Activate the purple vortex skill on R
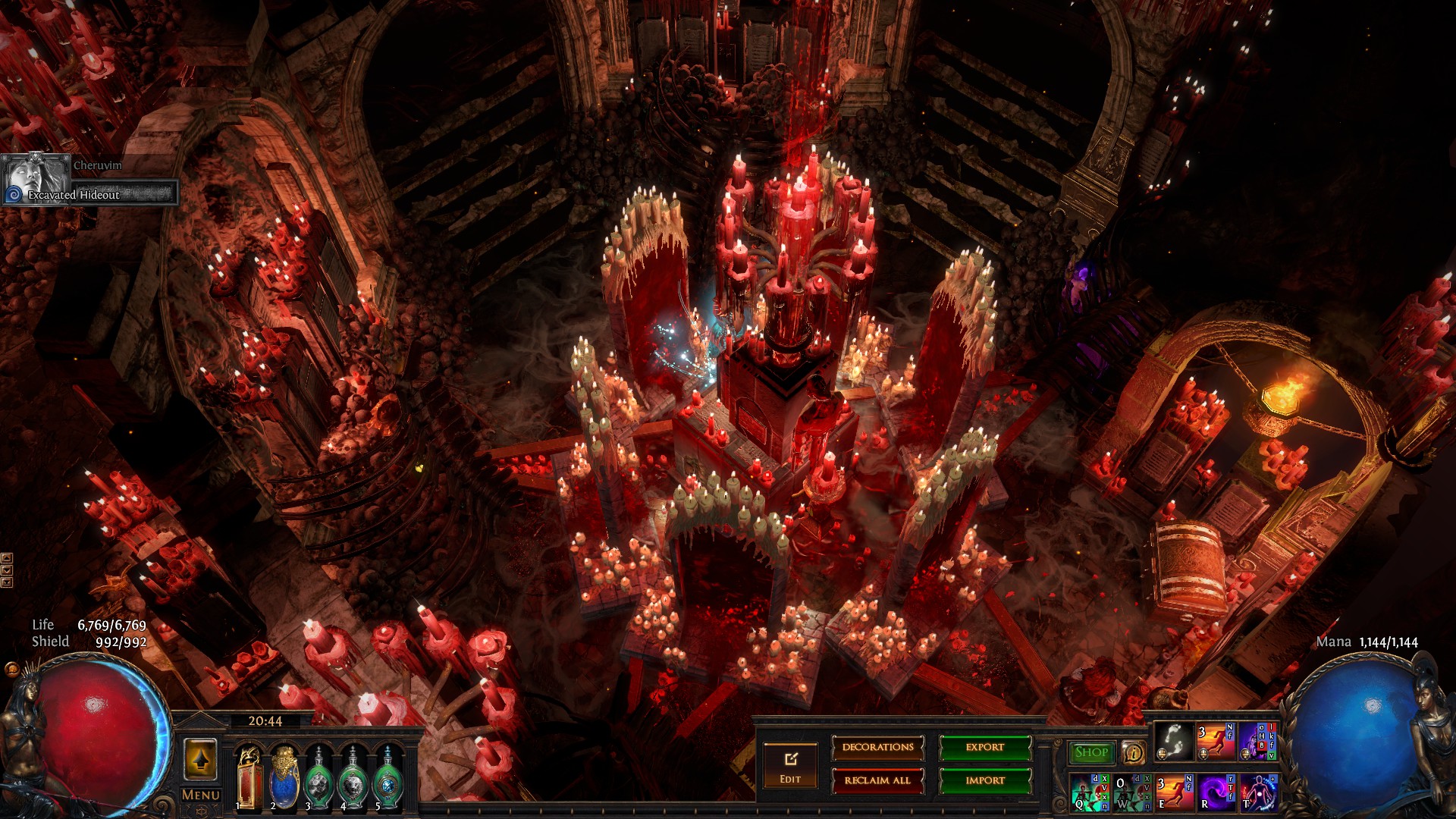This screenshot has width=1456, height=819. coord(1216,792)
